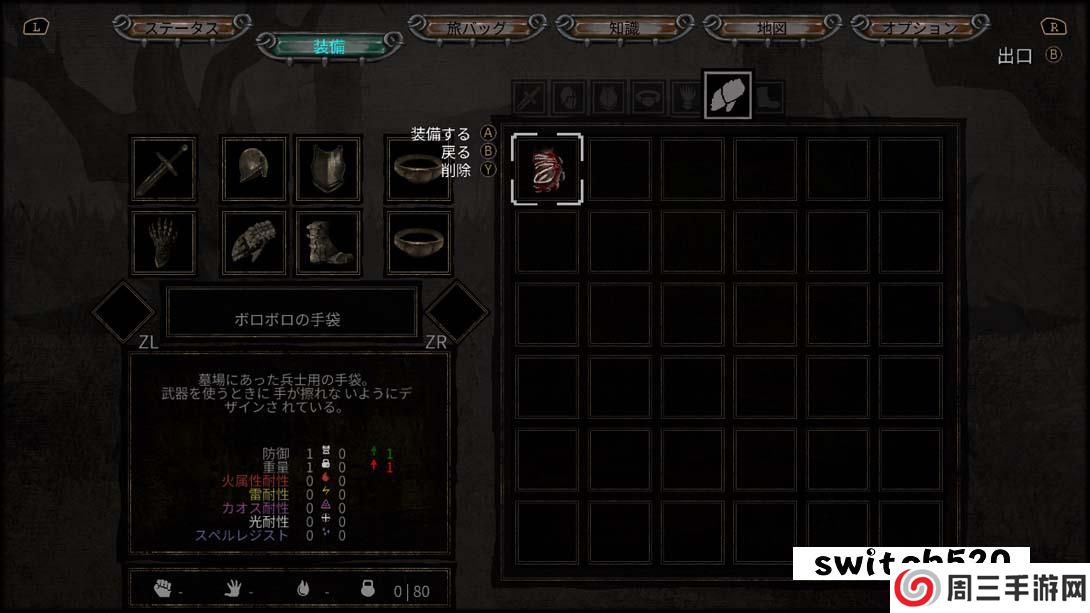Viewport: 1090px width, 613px height.
Task: Open the 旅バッグ tab
Action: [478, 27]
